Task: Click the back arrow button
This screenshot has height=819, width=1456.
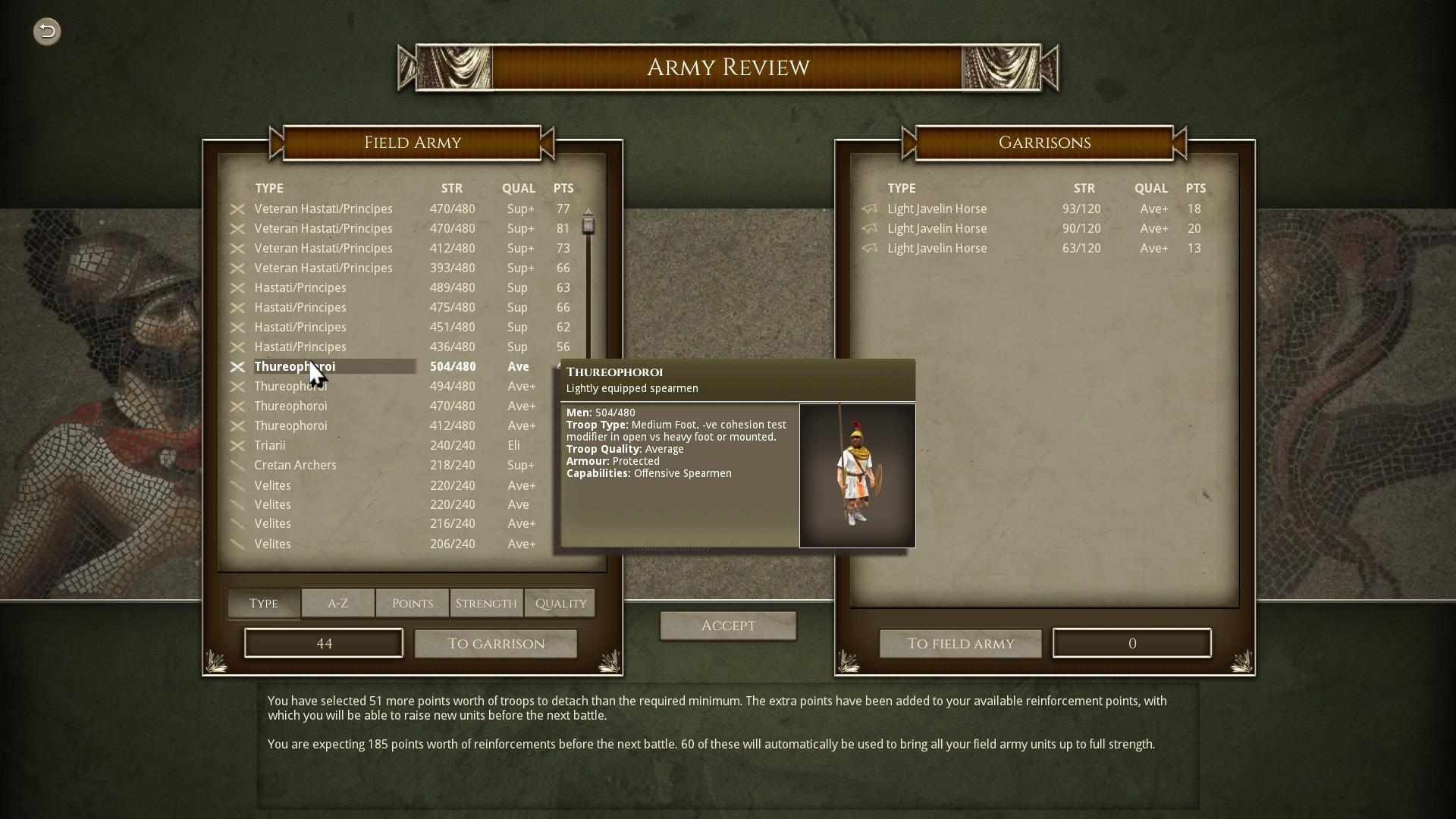Action: tap(47, 31)
